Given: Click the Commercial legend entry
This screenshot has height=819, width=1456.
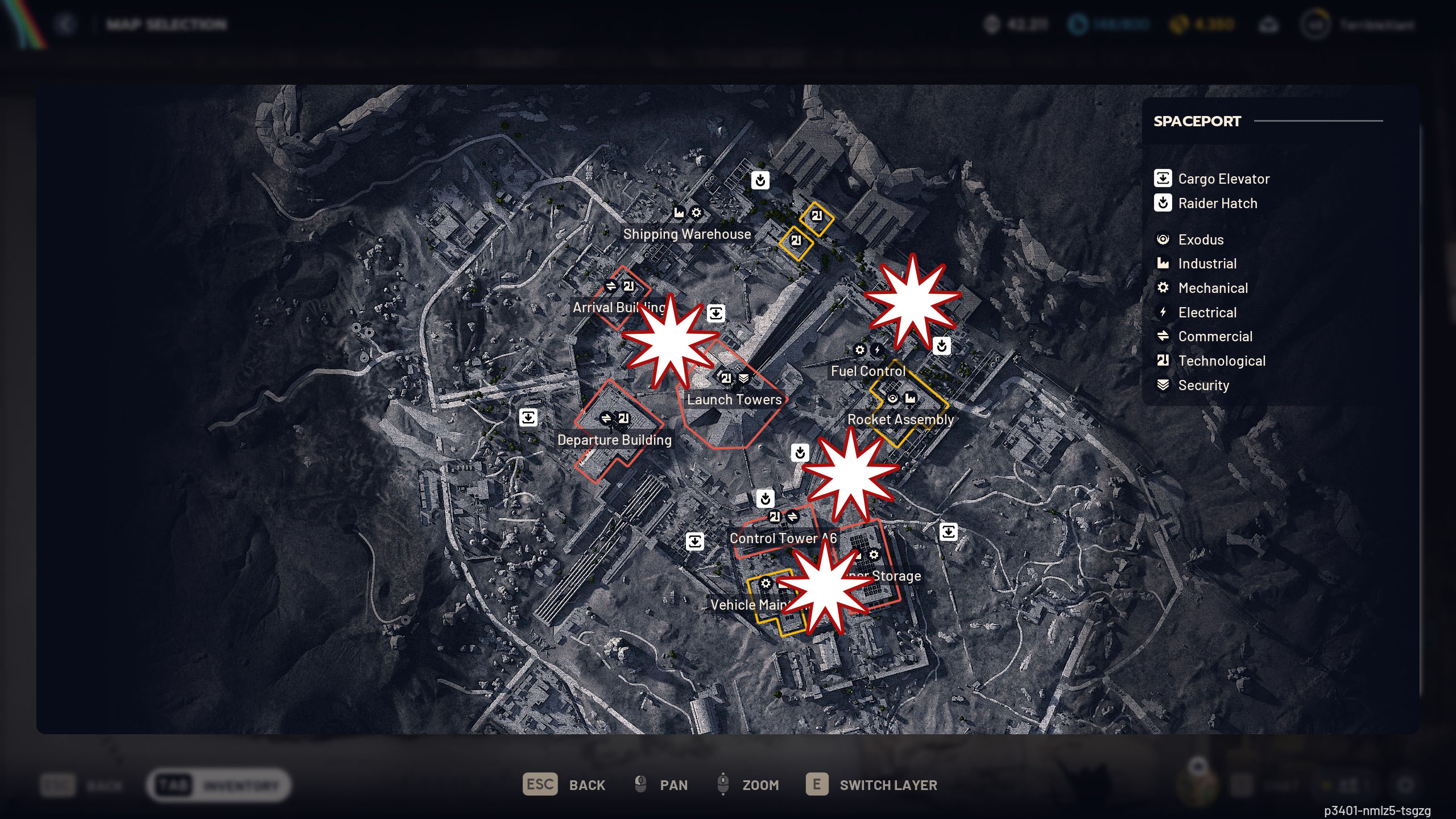Looking at the screenshot, I should pos(1215,336).
